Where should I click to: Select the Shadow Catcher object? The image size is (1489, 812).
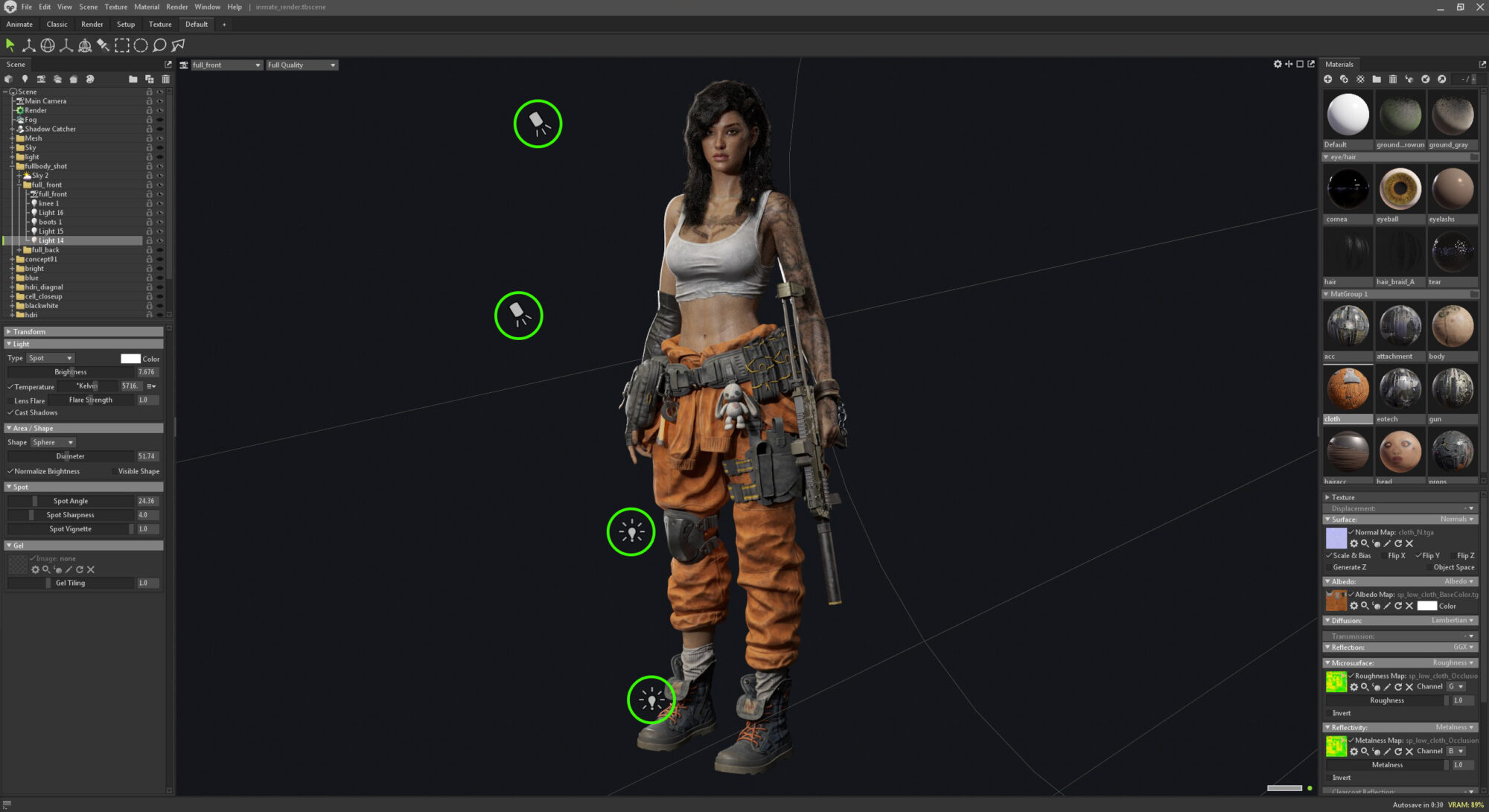[x=50, y=129]
